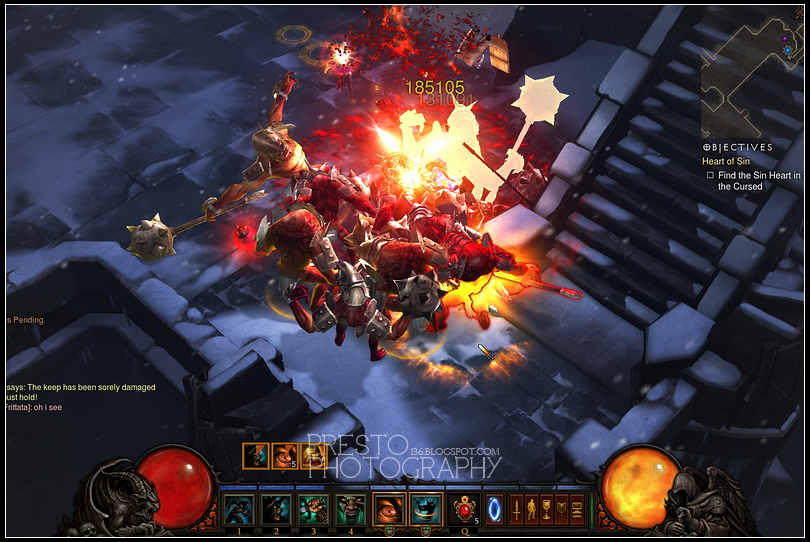The height and width of the screenshot is (542, 810).
Task: Cast the screaming face skill in slot 4
Action: coord(350,509)
